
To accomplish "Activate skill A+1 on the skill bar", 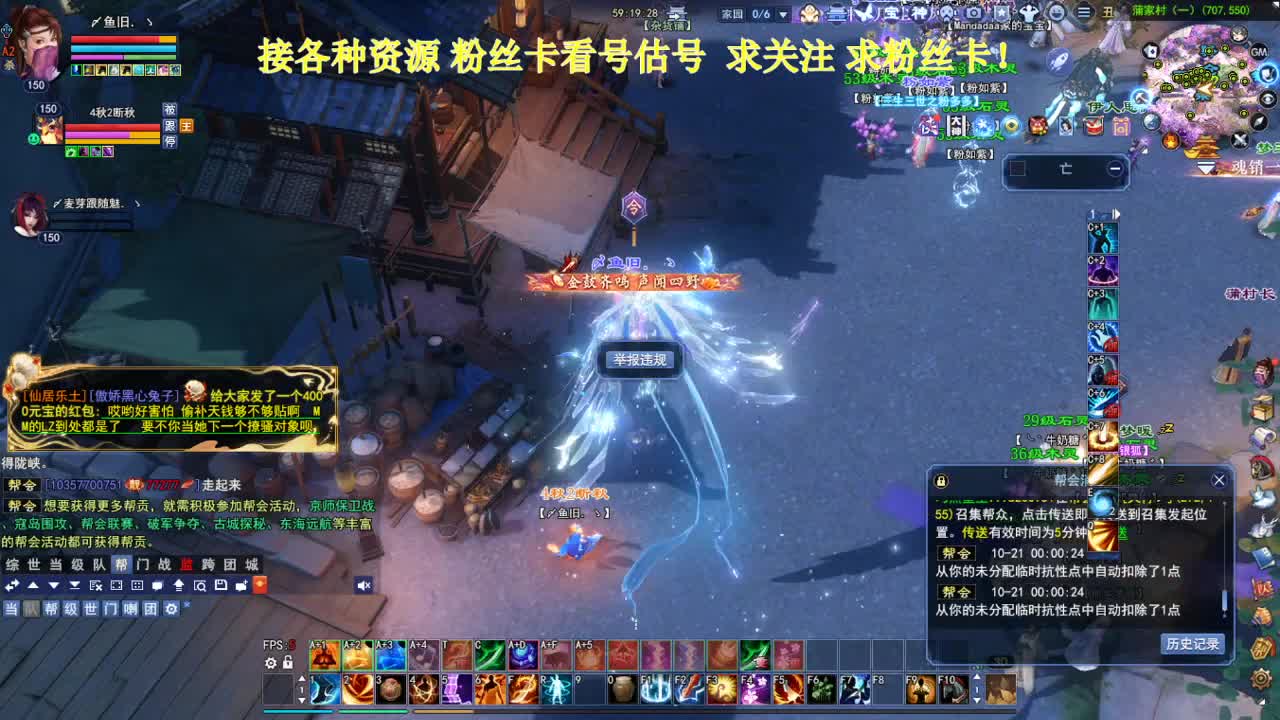I will tap(324, 655).
